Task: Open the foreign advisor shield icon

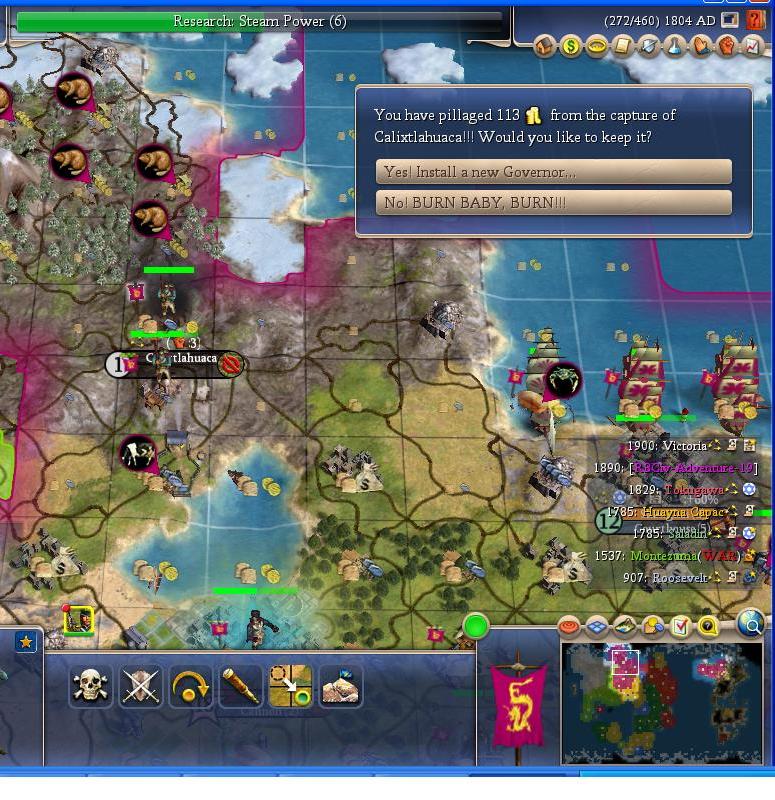Action: pyautogui.click(x=649, y=46)
